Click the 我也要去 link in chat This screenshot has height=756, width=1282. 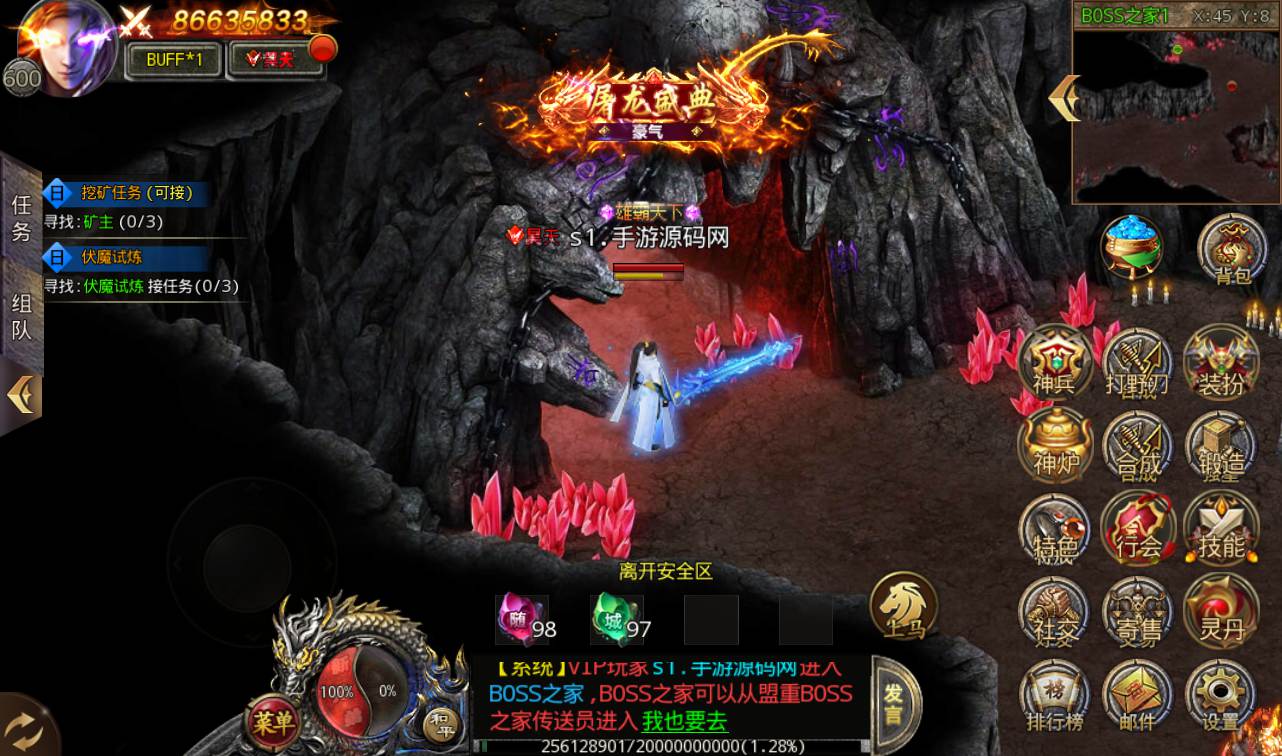pos(684,720)
